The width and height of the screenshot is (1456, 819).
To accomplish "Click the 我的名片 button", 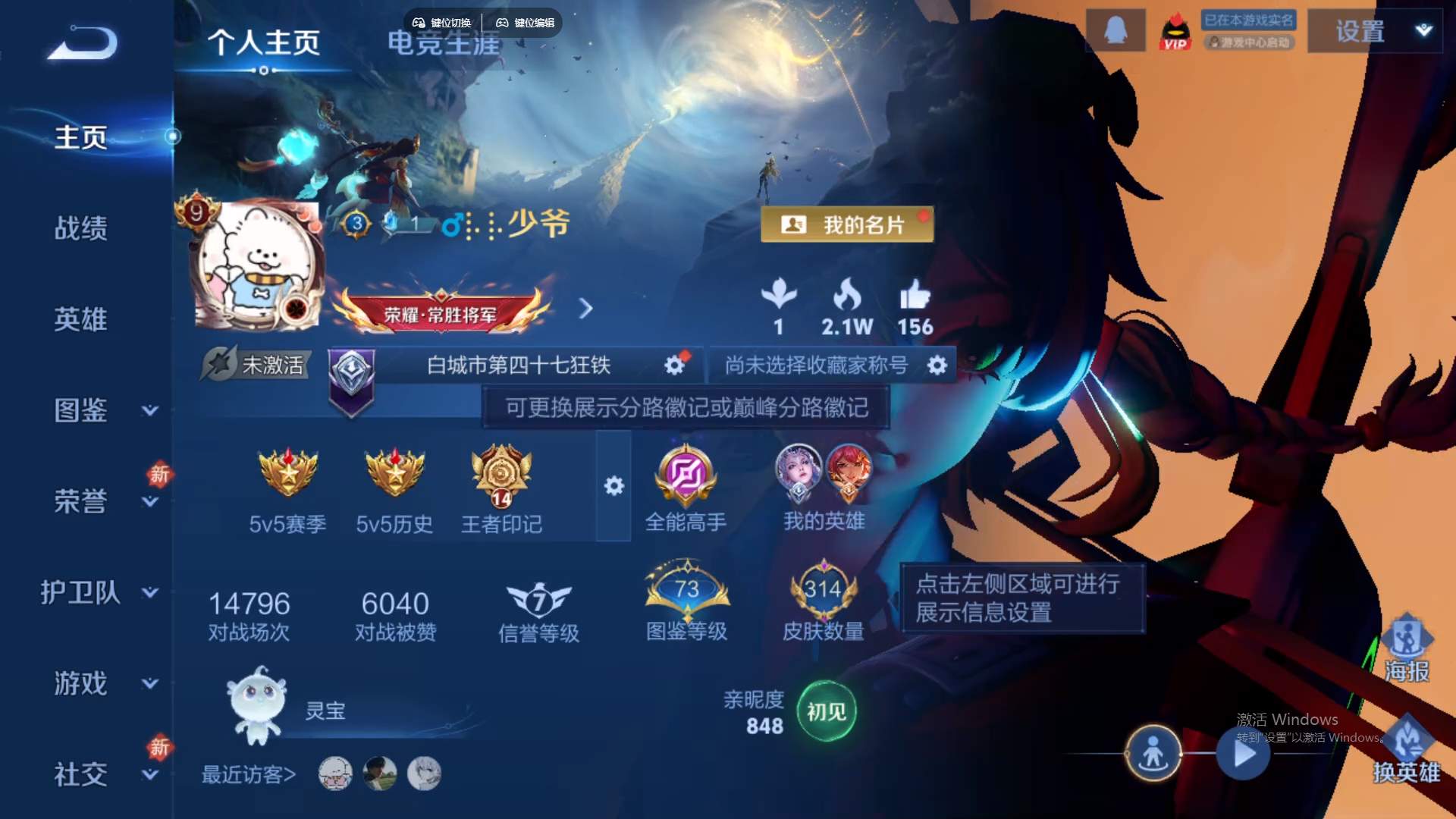I will [x=846, y=224].
